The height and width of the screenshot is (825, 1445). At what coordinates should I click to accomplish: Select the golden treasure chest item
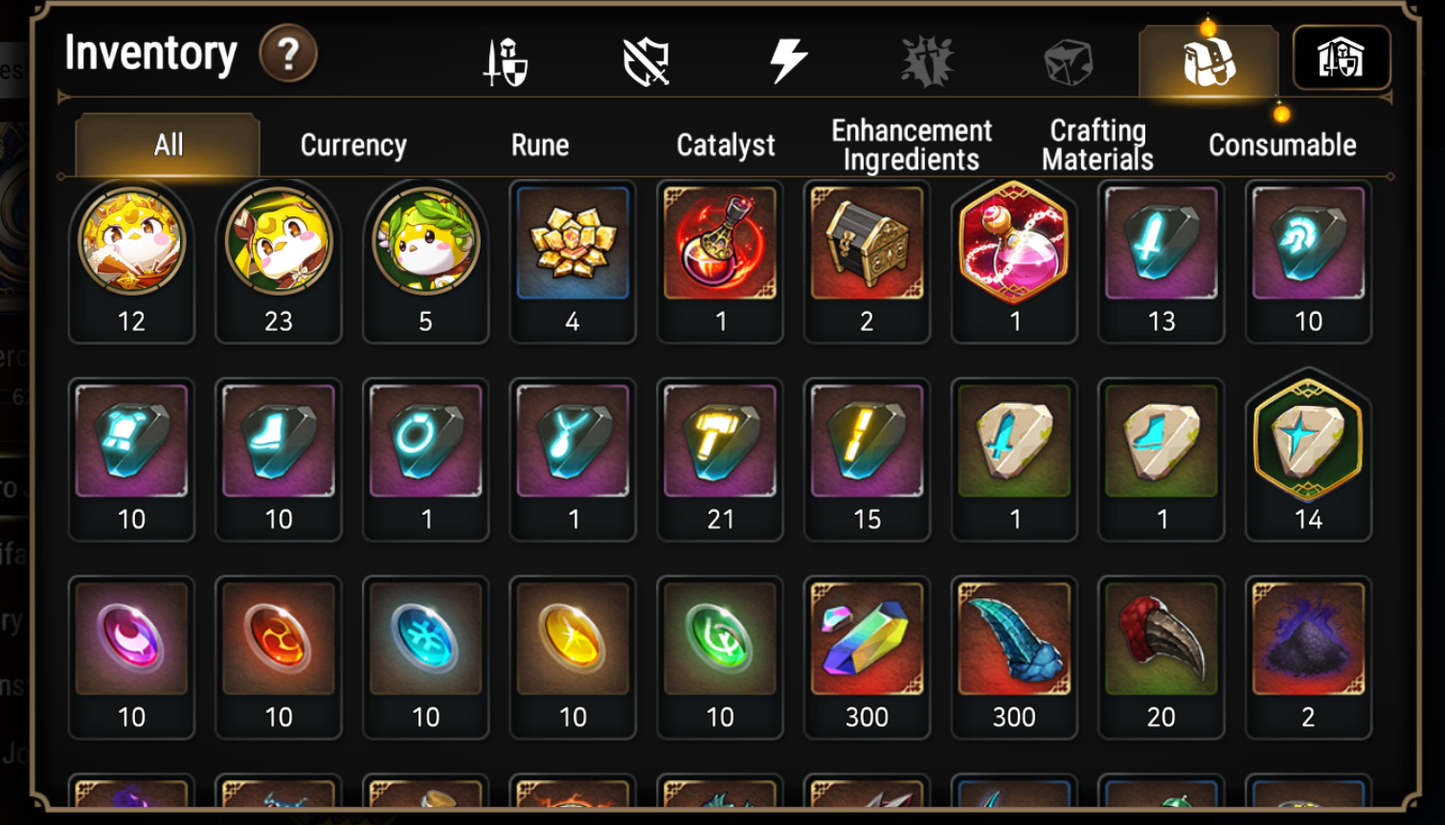[x=867, y=243]
